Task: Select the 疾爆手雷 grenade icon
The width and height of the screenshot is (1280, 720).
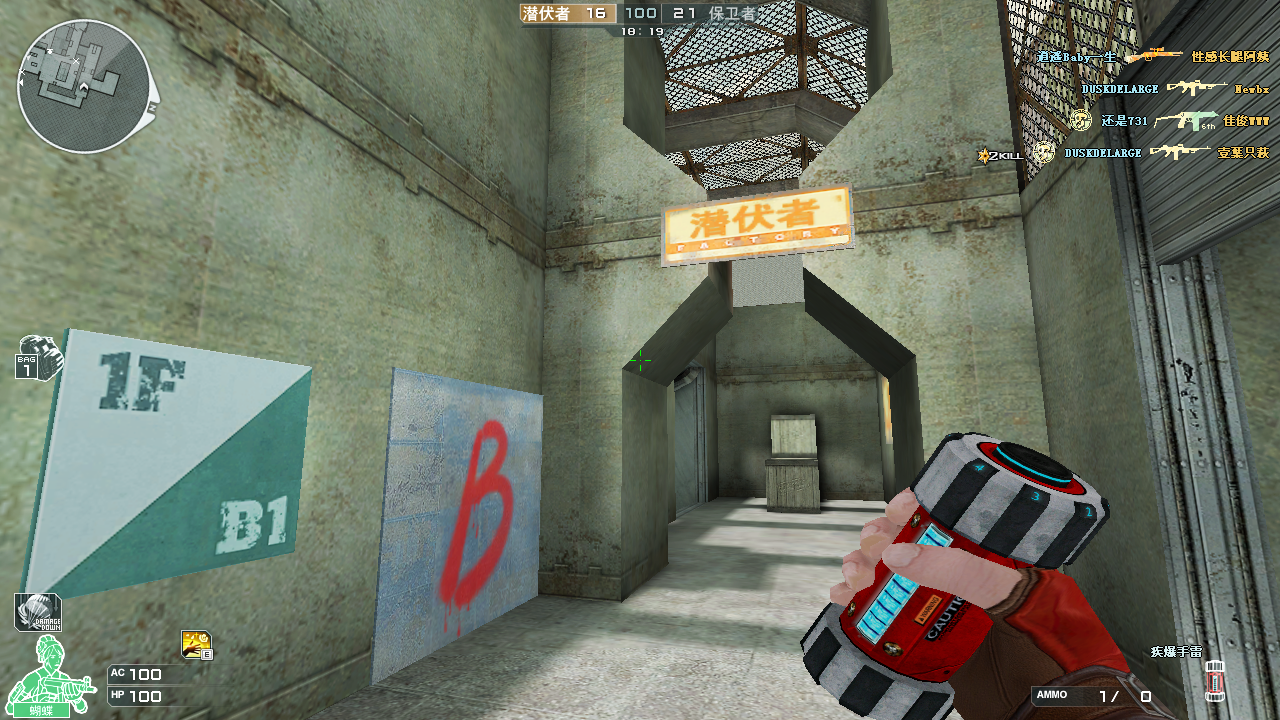Action: point(1215,677)
